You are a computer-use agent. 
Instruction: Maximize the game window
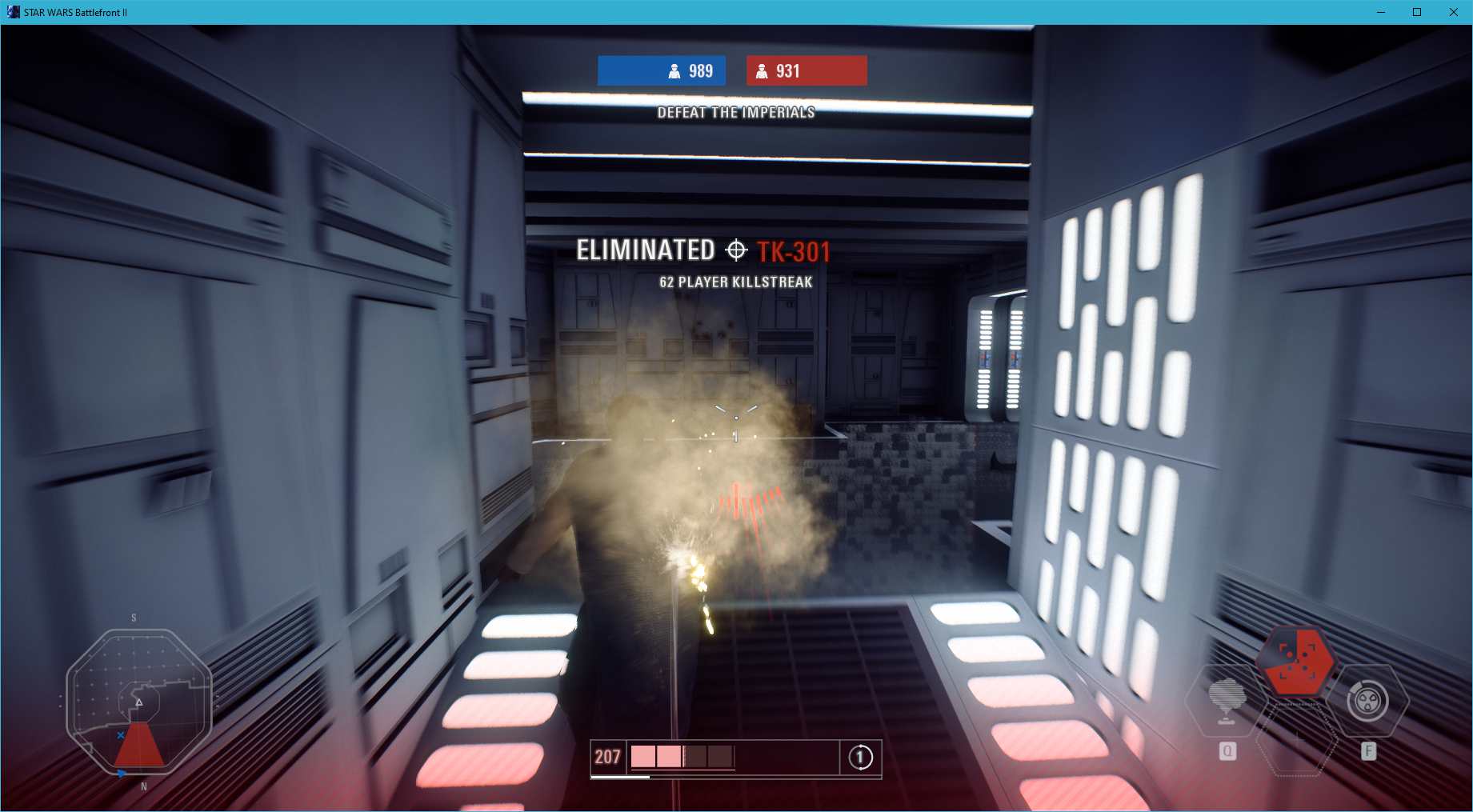tap(1416, 12)
